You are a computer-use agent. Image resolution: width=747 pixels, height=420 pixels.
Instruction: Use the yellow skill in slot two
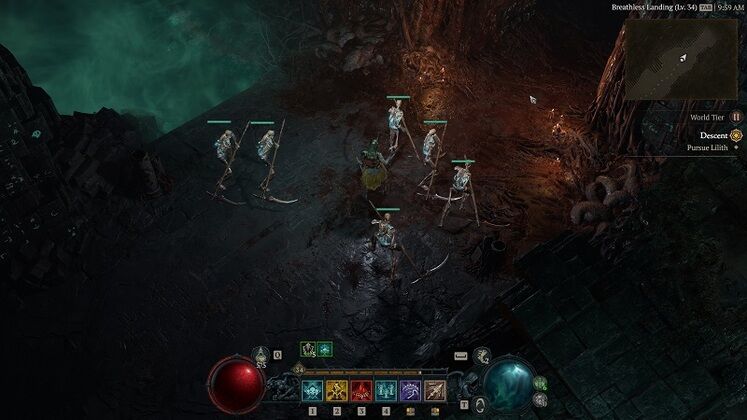(x=337, y=391)
